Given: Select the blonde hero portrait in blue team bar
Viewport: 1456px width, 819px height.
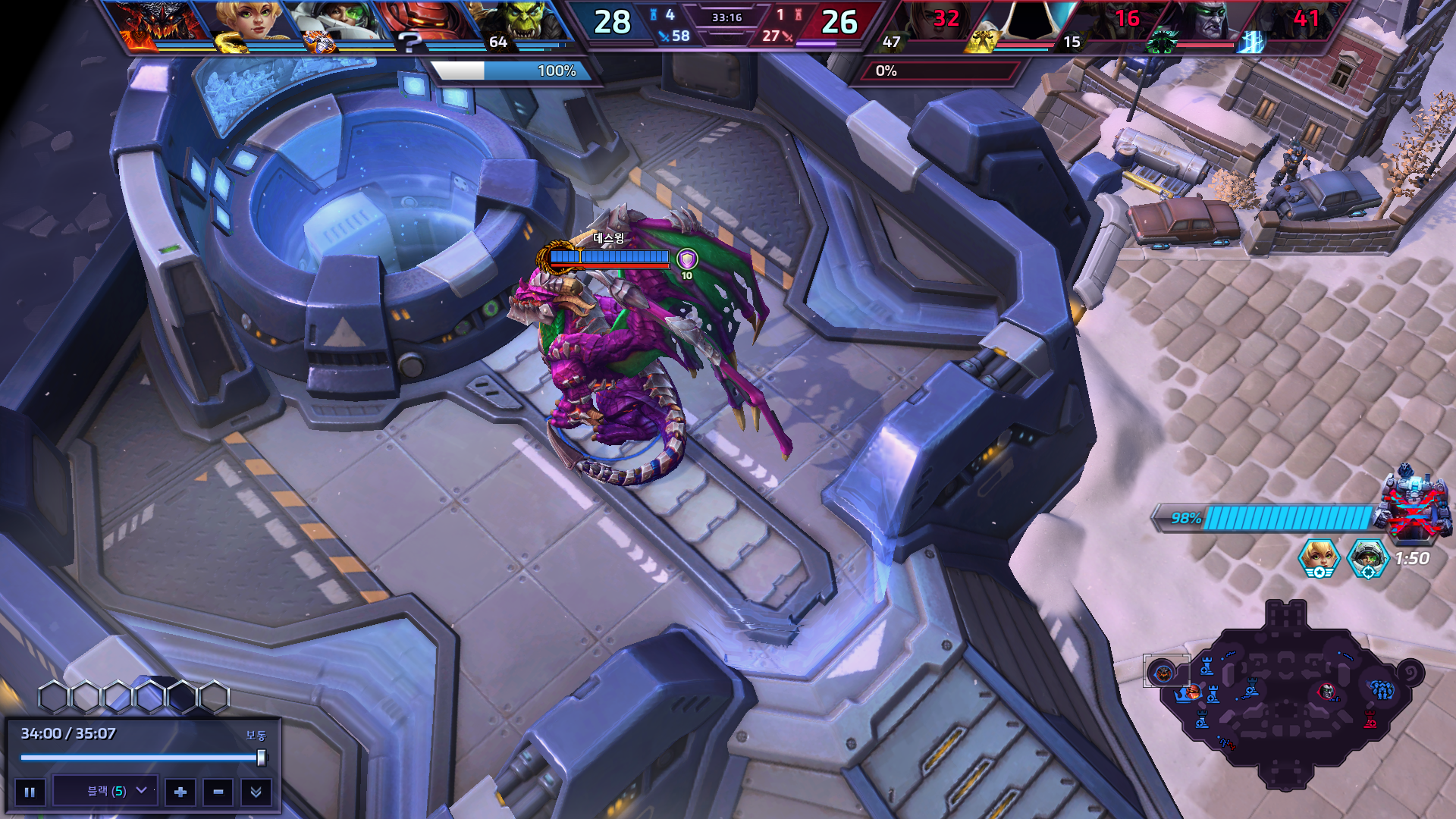Looking at the screenshot, I should (250, 23).
